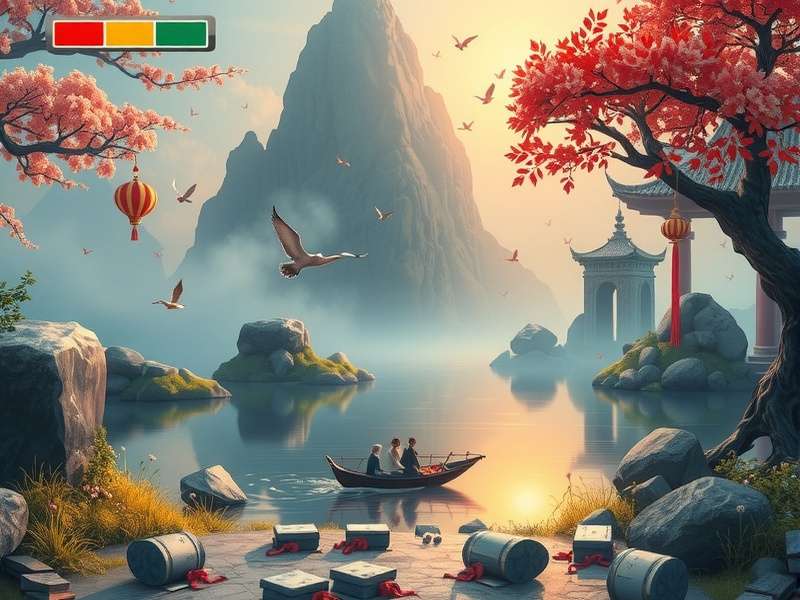Viewport: 800px width, 600px height.
Task: Select the red color block
Action: point(78,34)
